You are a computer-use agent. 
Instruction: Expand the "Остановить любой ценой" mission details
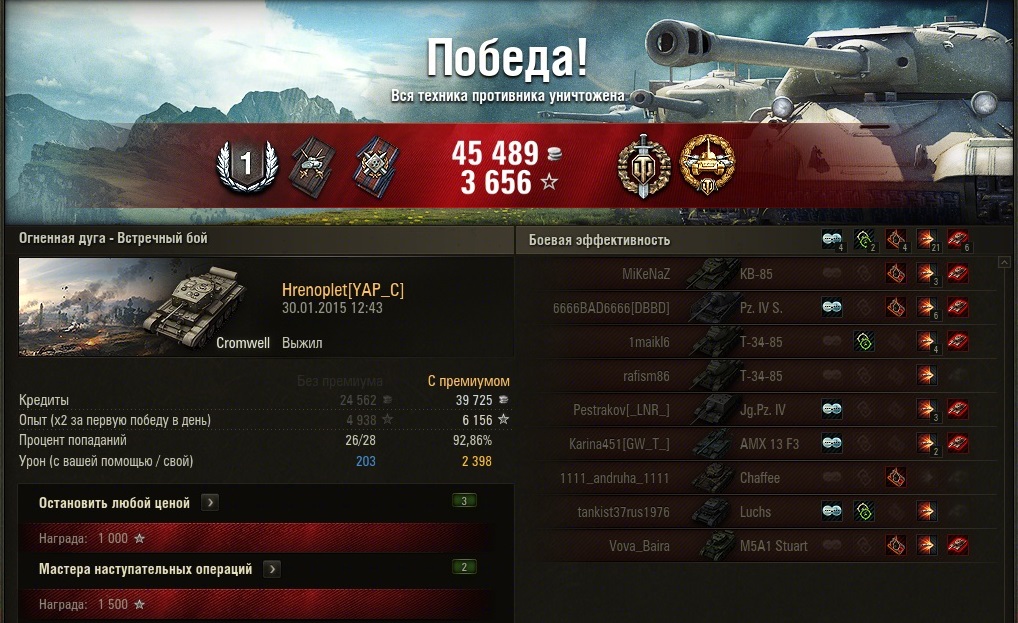[x=210, y=503]
